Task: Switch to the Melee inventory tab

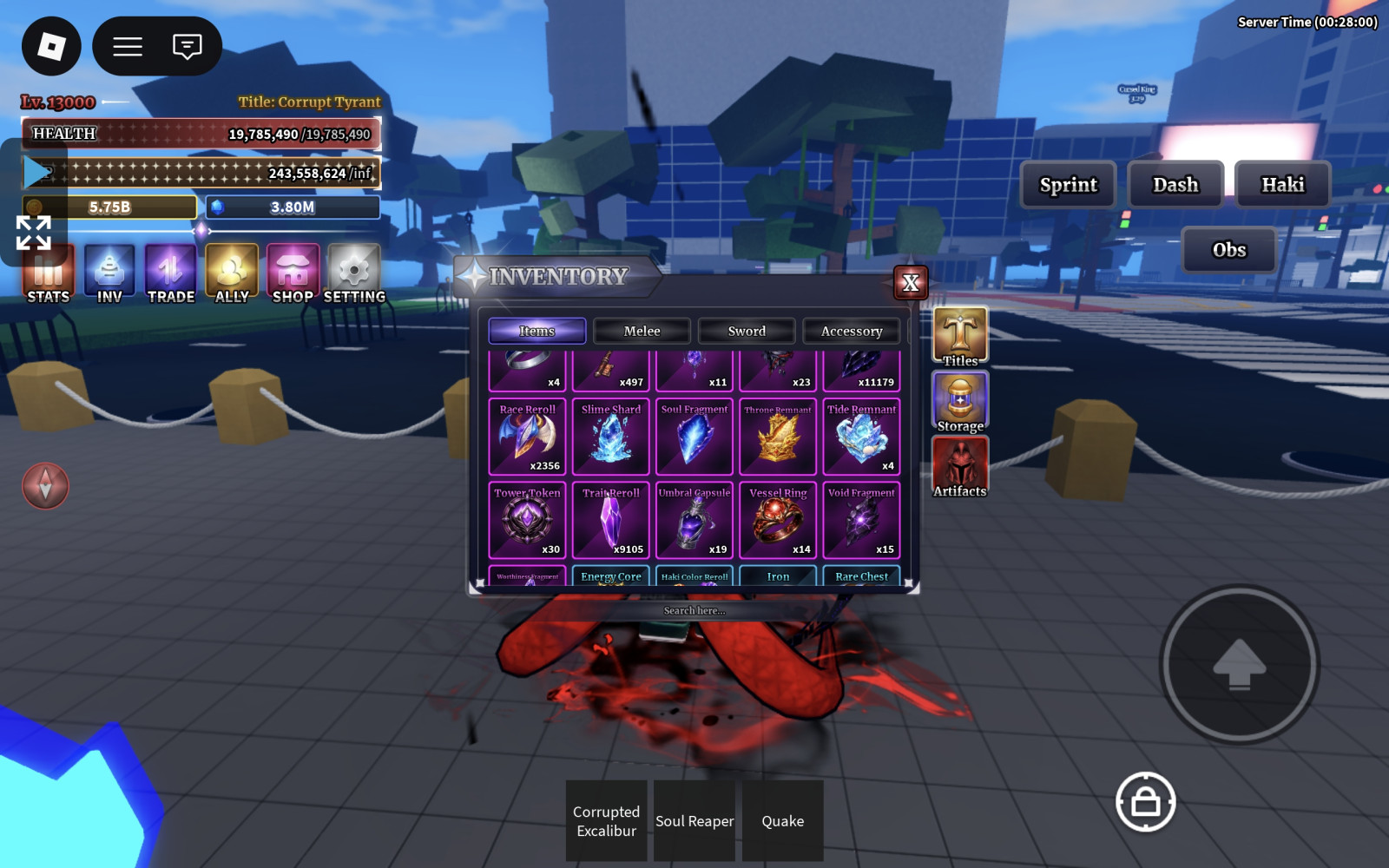Action: click(x=642, y=331)
